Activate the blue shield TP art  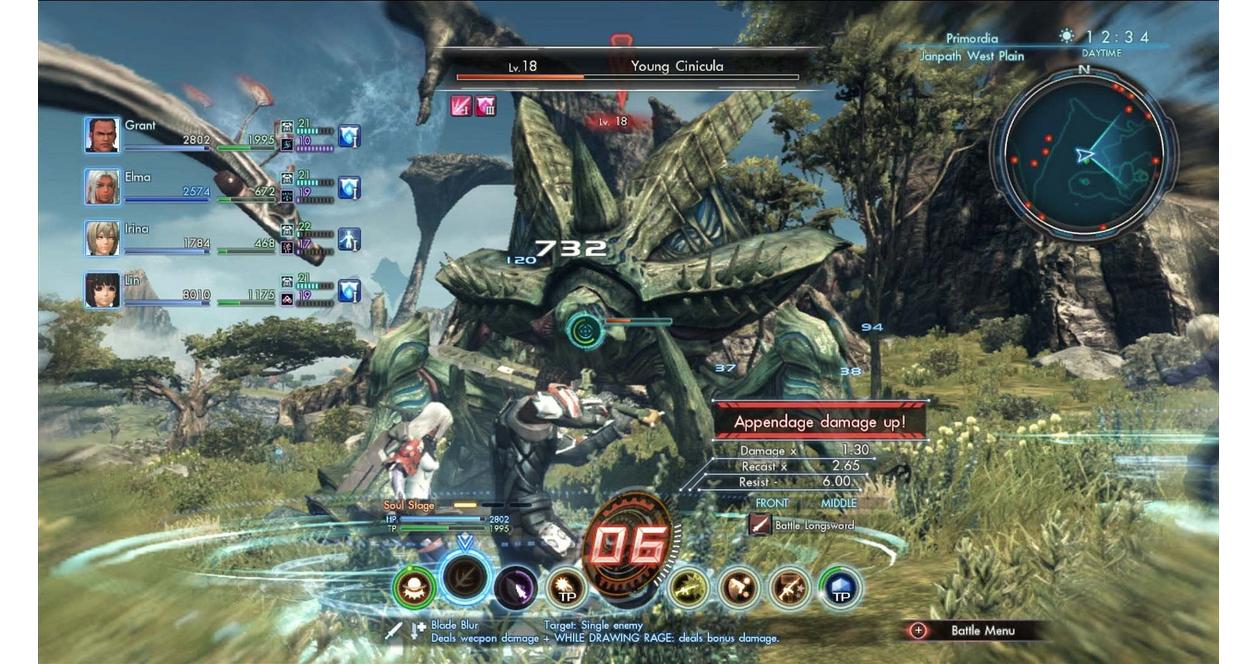point(840,588)
